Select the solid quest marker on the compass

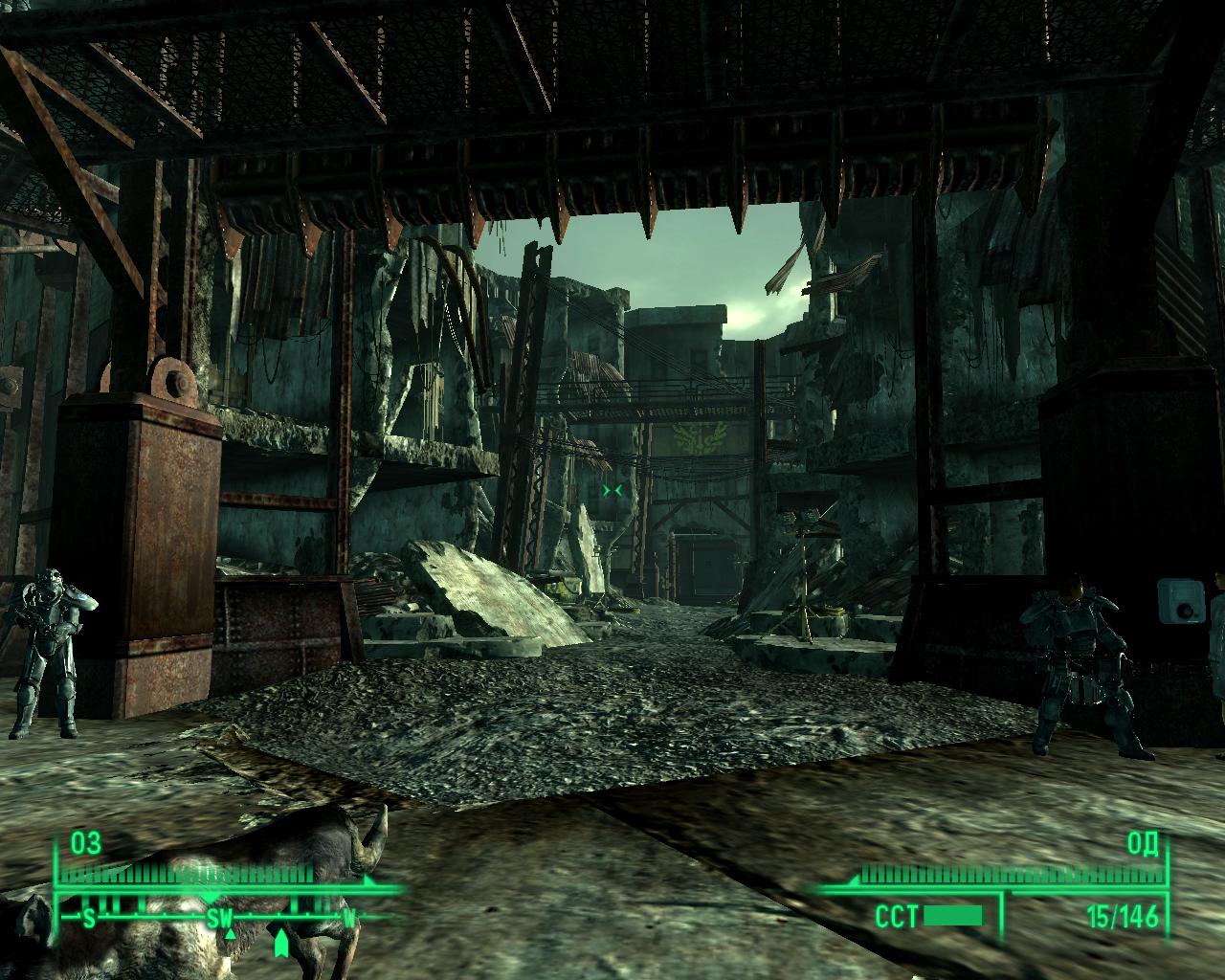[x=280, y=944]
